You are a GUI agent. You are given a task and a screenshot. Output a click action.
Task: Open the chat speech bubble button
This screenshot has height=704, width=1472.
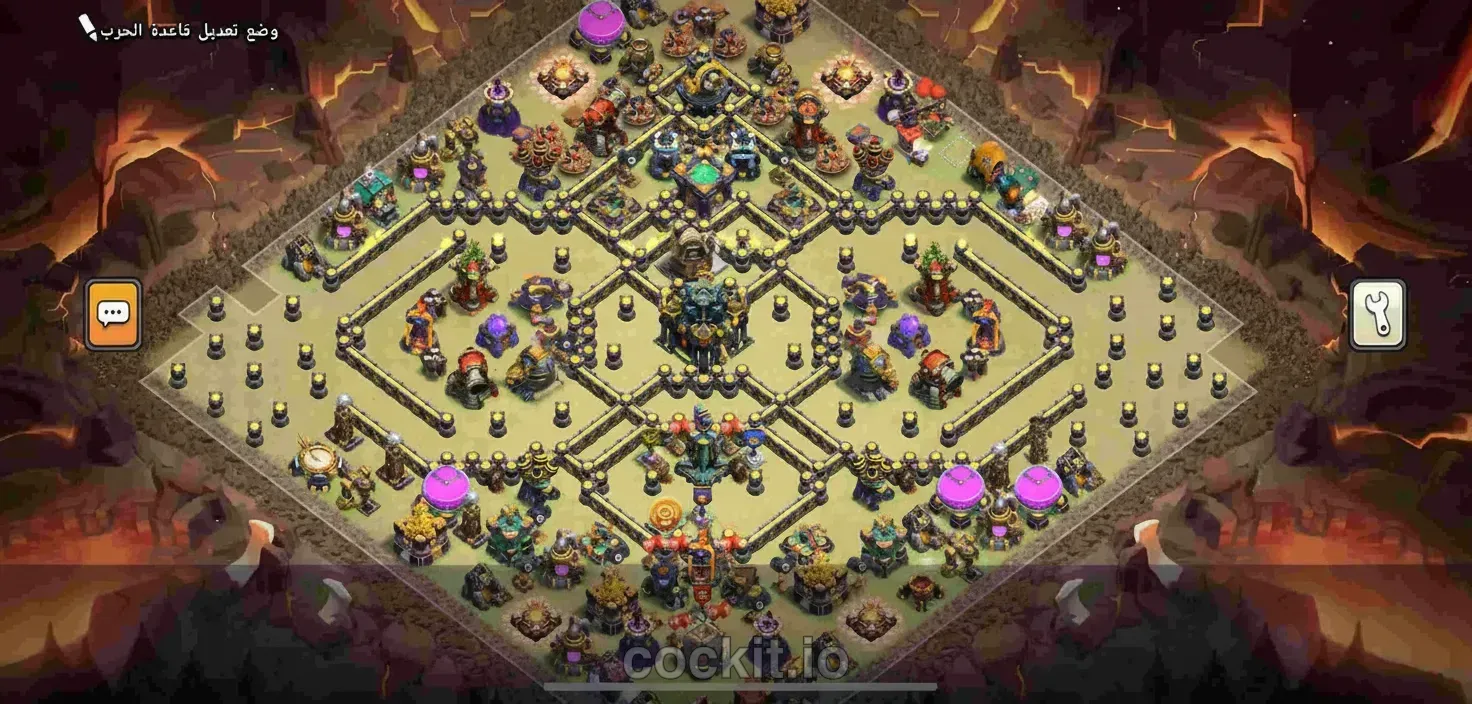113,314
